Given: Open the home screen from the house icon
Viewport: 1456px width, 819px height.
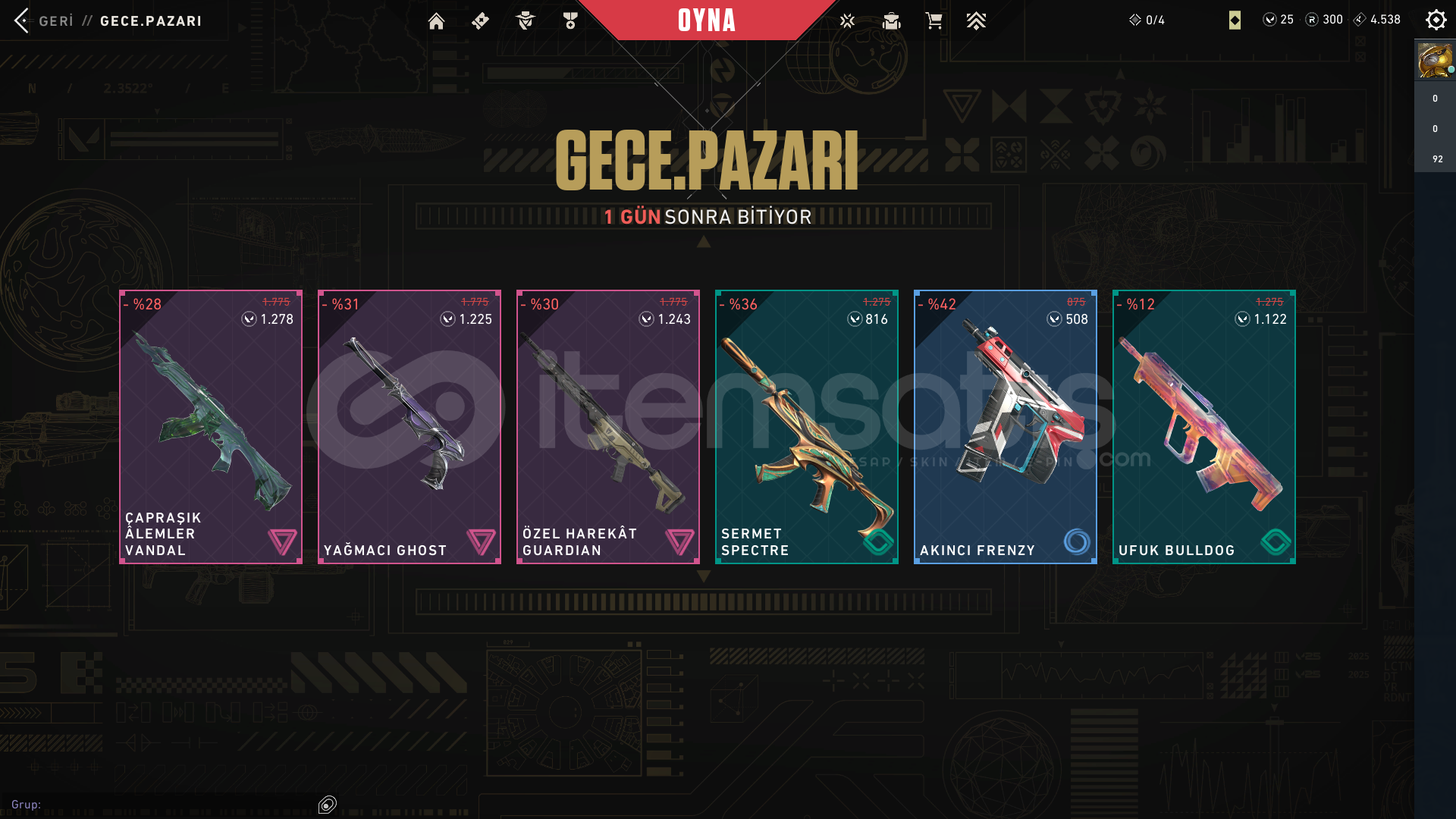Looking at the screenshot, I should (x=436, y=21).
